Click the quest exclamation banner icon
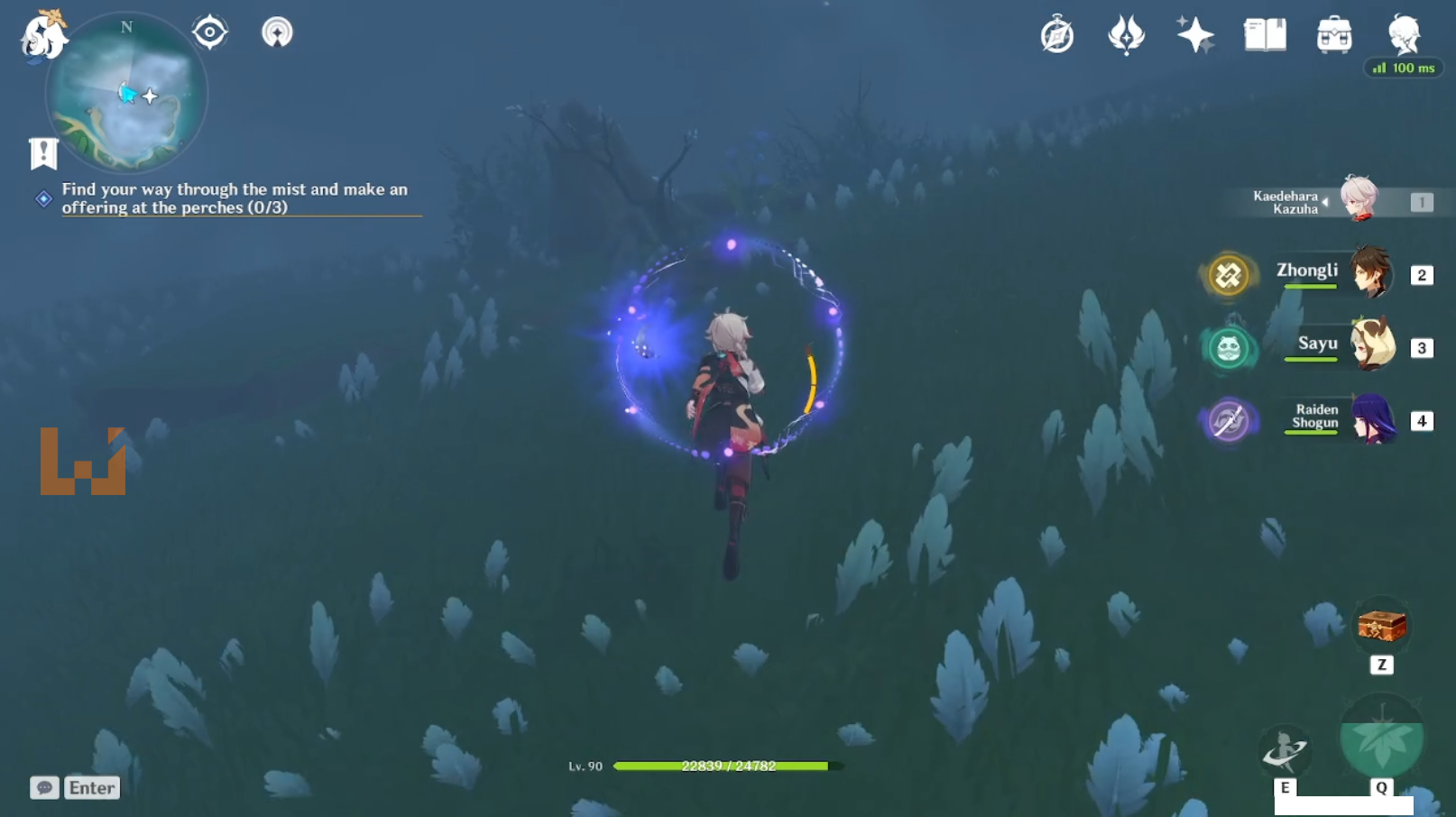Viewport: 1456px width, 817px height. point(43,153)
